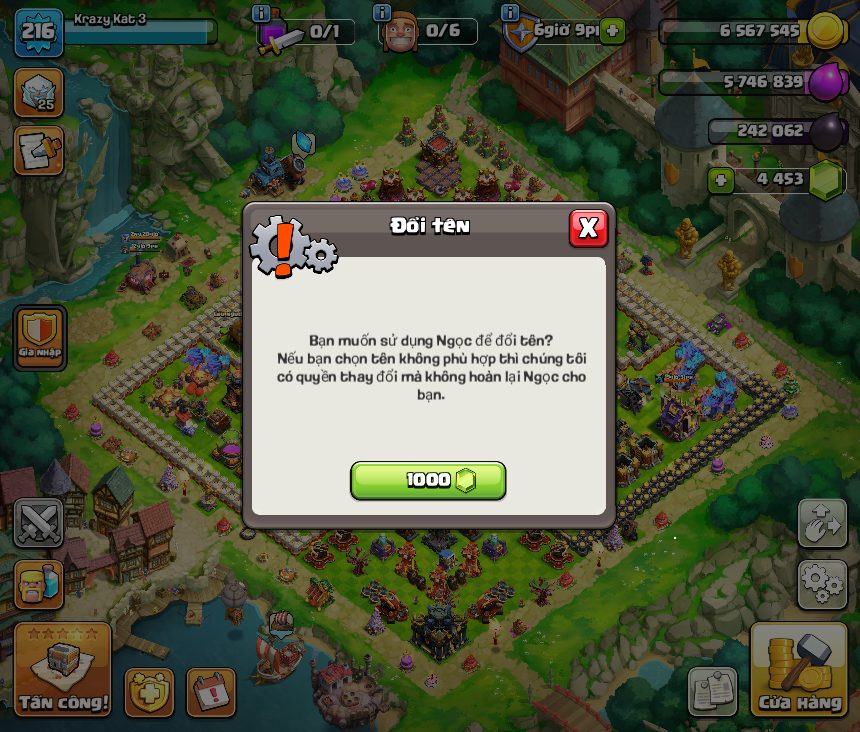The width and height of the screenshot is (860, 732).
Task: Open the gold pass plus shield button
Action: click(x=149, y=692)
